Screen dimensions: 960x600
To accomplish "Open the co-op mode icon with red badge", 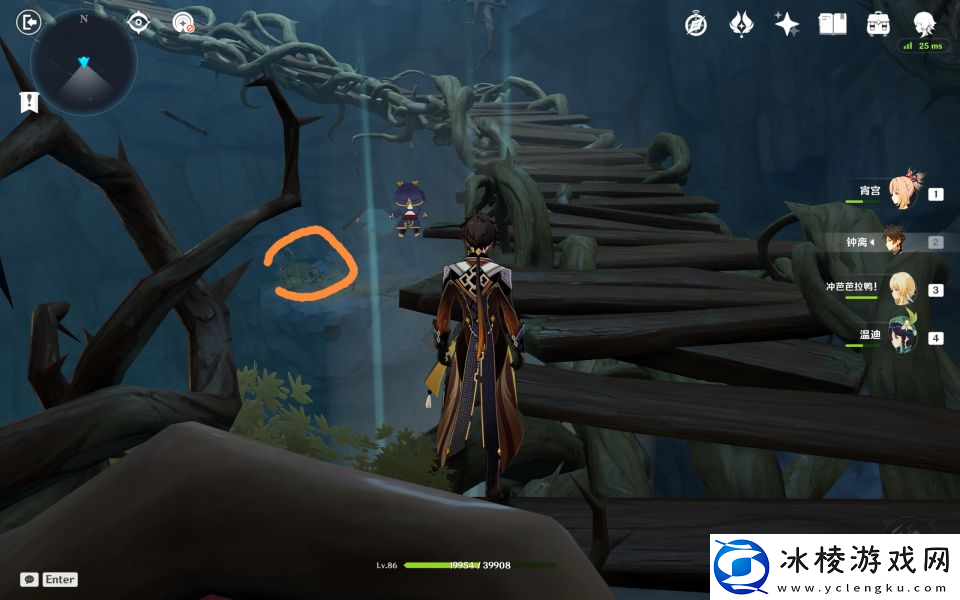I will point(183,22).
